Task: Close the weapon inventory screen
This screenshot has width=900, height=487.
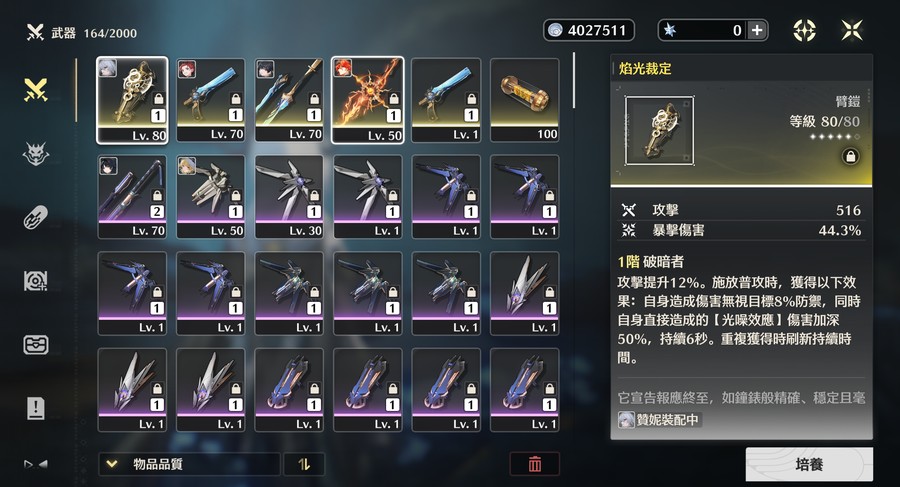Action: pyautogui.click(x=852, y=30)
